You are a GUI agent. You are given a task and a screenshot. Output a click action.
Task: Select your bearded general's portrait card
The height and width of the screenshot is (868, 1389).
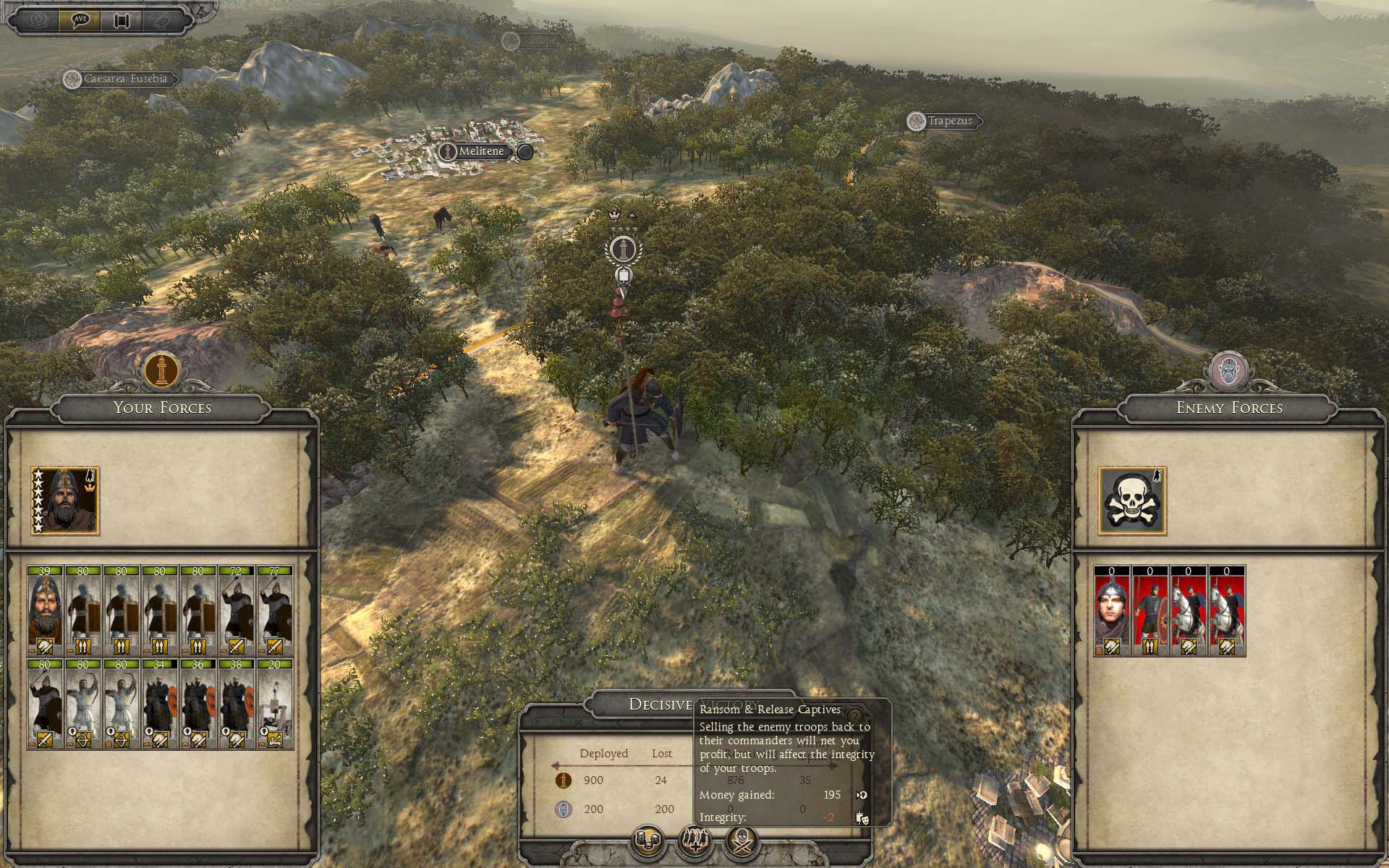[x=65, y=501]
